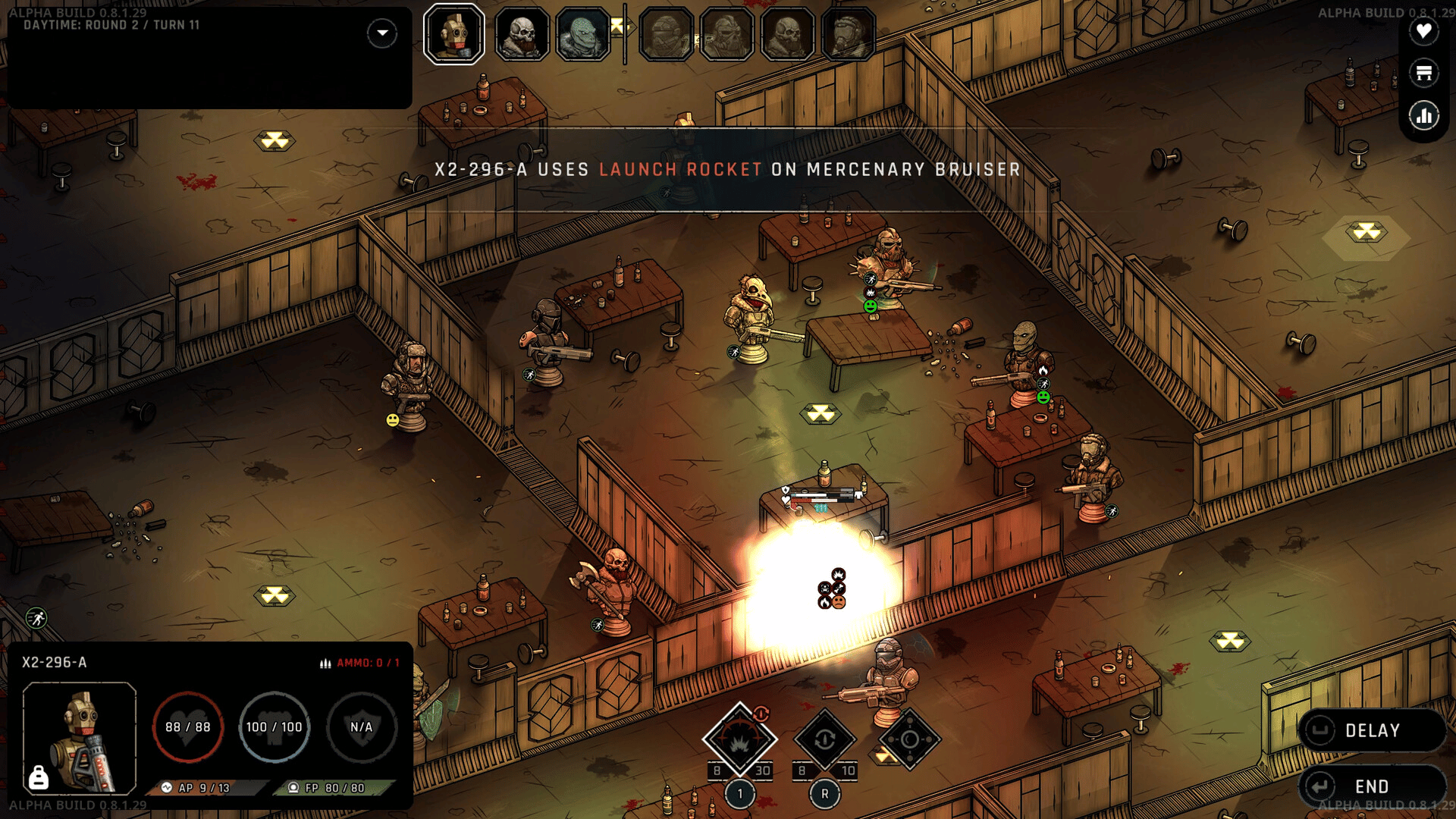Toggle the heart health display button
The width and height of the screenshot is (1456, 819).
tap(1423, 32)
